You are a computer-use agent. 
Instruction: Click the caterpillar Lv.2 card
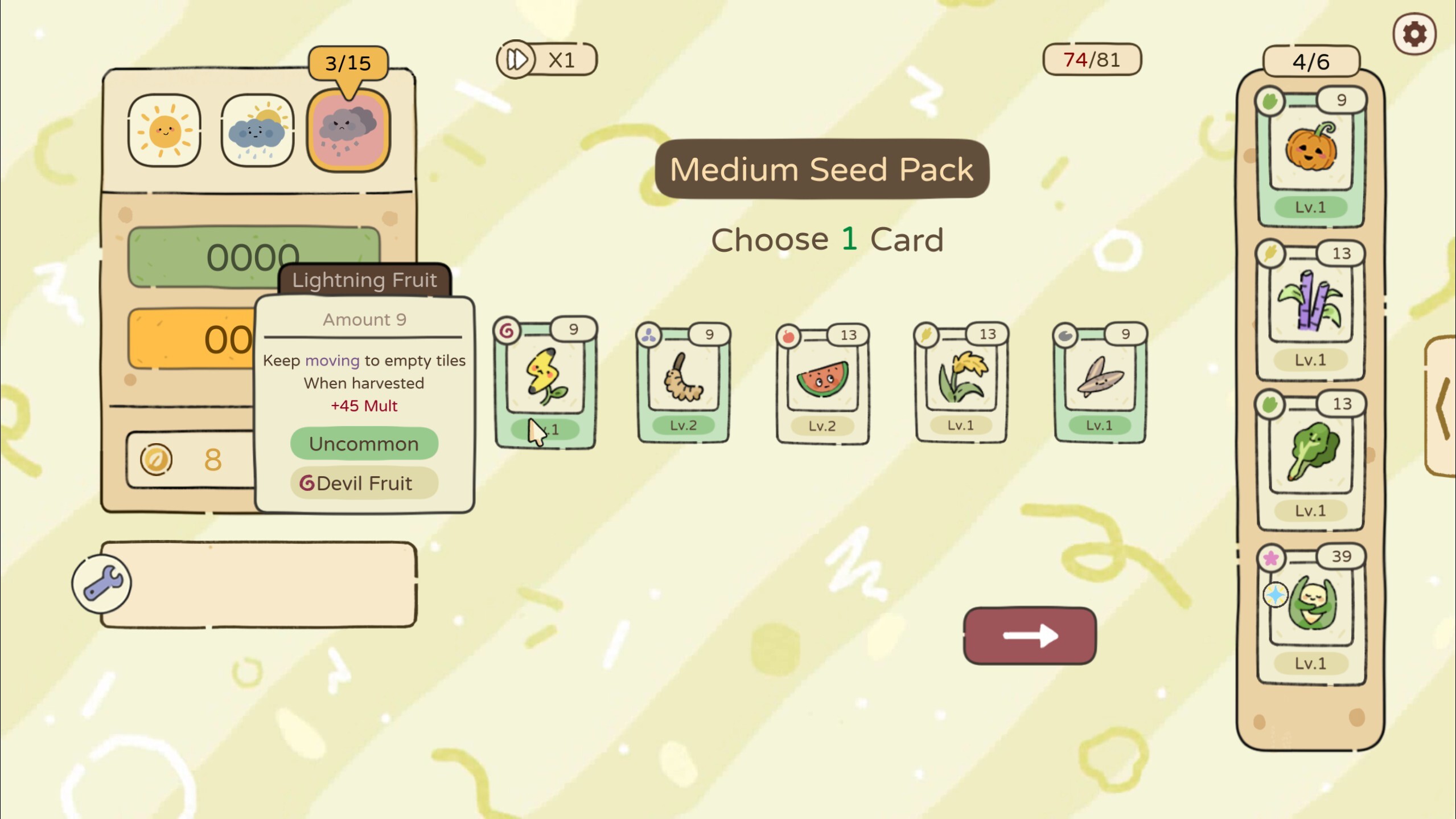coord(683,382)
